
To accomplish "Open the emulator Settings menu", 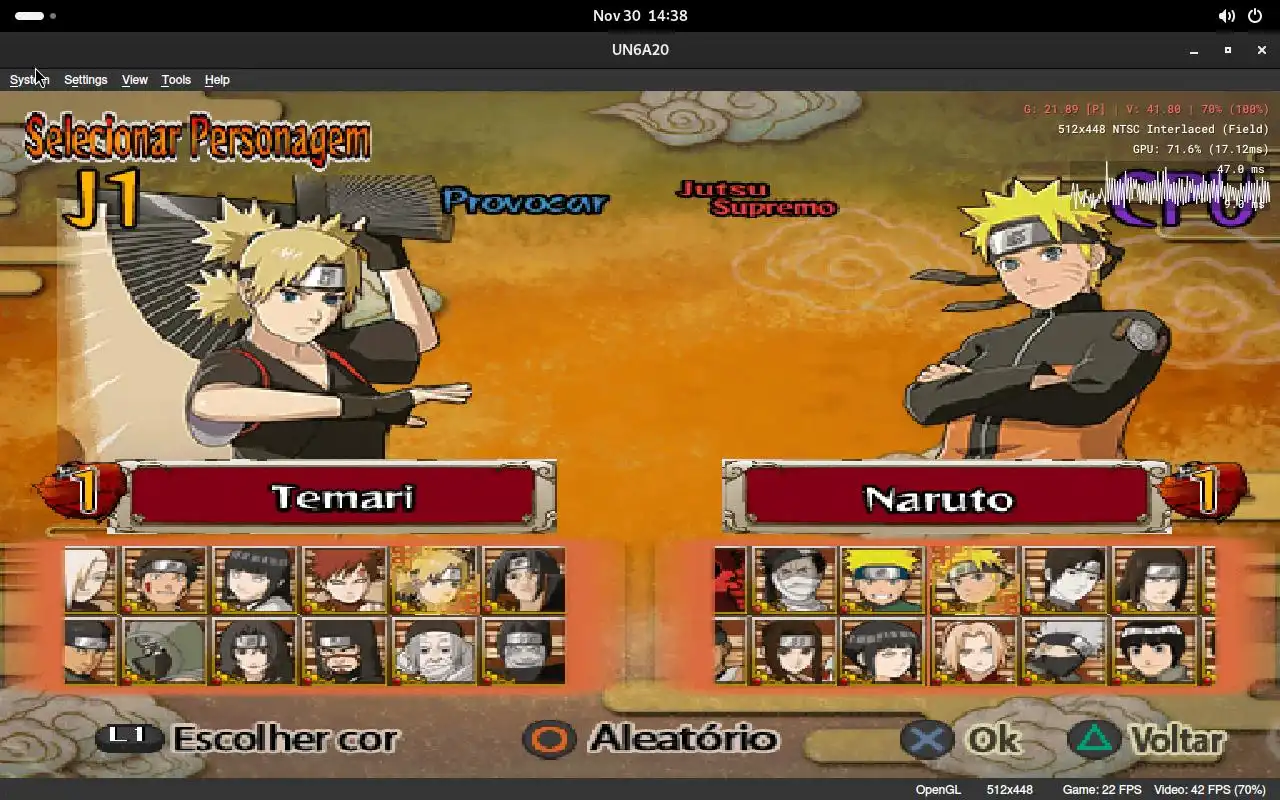I will pos(85,80).
